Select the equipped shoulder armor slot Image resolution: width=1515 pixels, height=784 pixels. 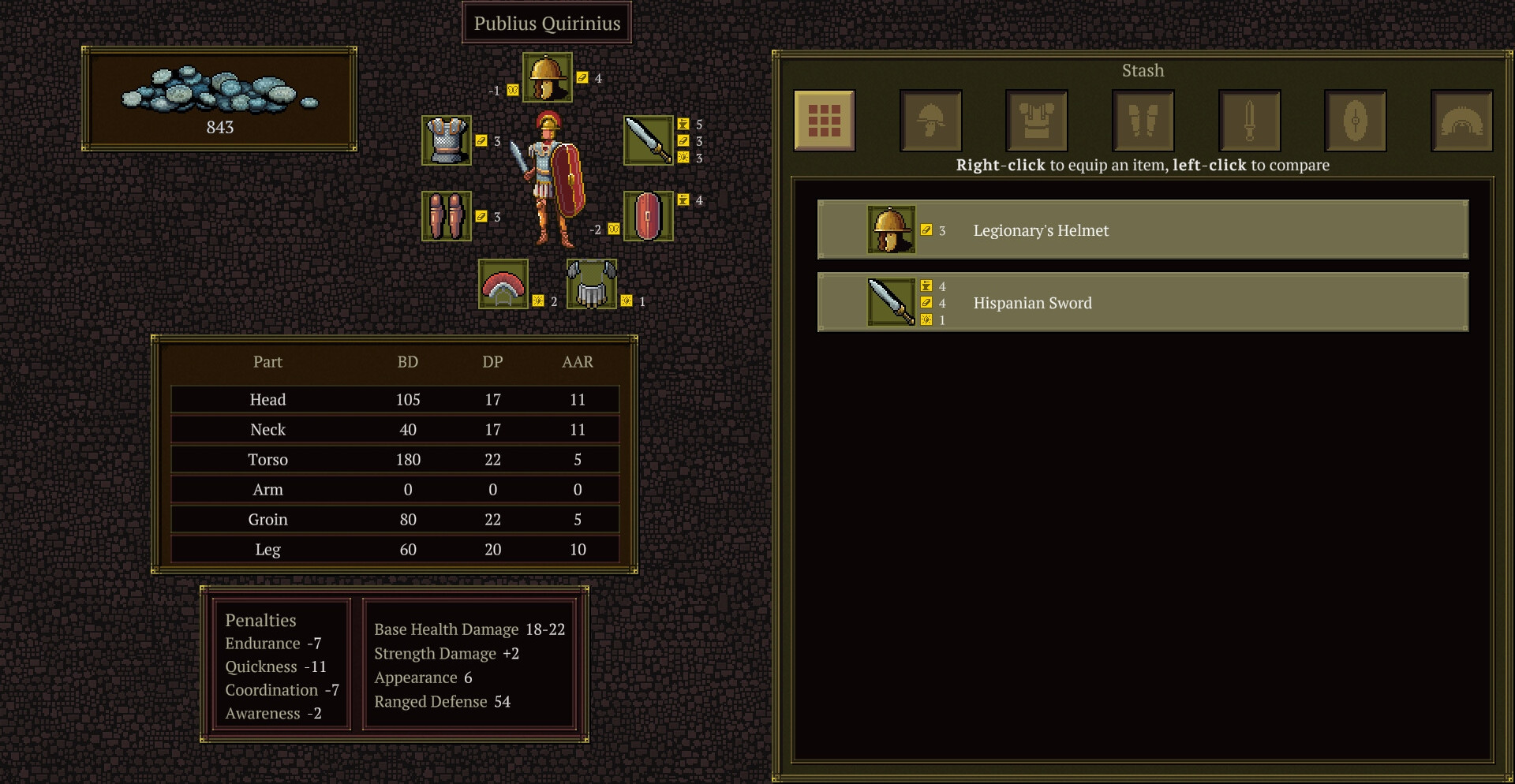click(x=592, y=285)
